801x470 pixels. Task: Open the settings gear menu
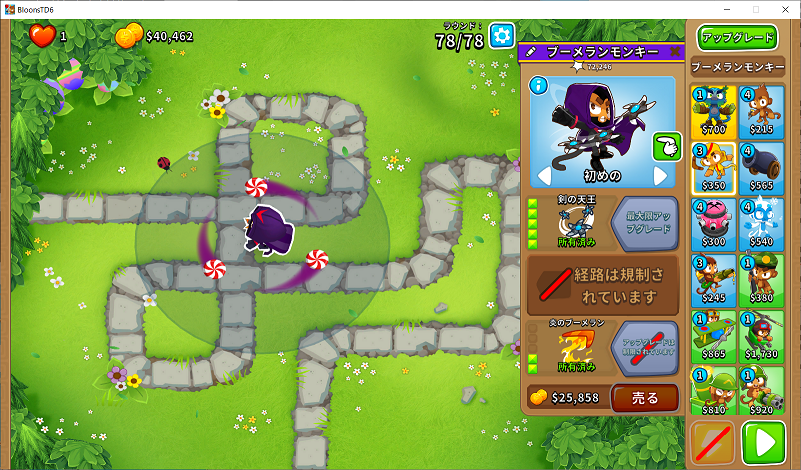click(x=501, y=36)
